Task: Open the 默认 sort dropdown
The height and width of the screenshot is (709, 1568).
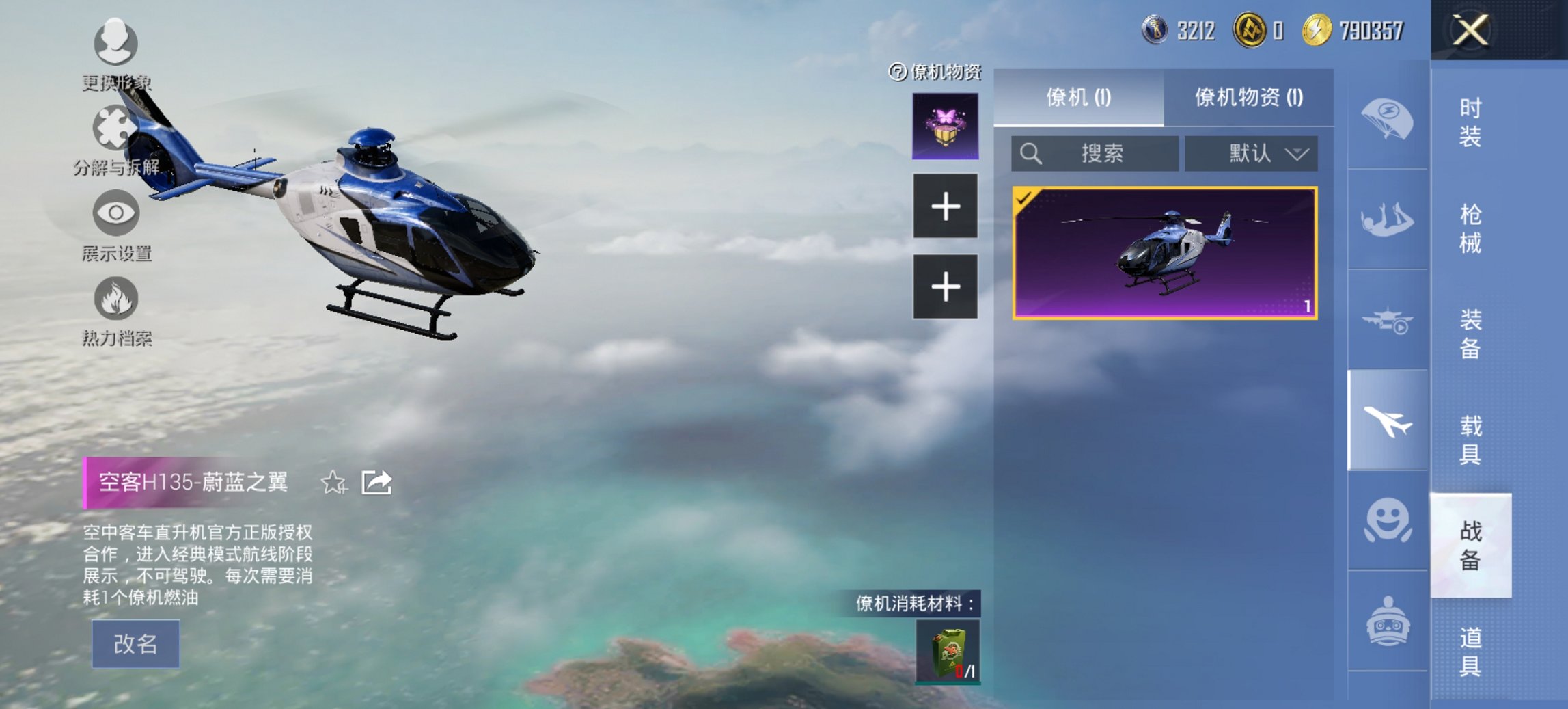Action: coord(1252,155)
